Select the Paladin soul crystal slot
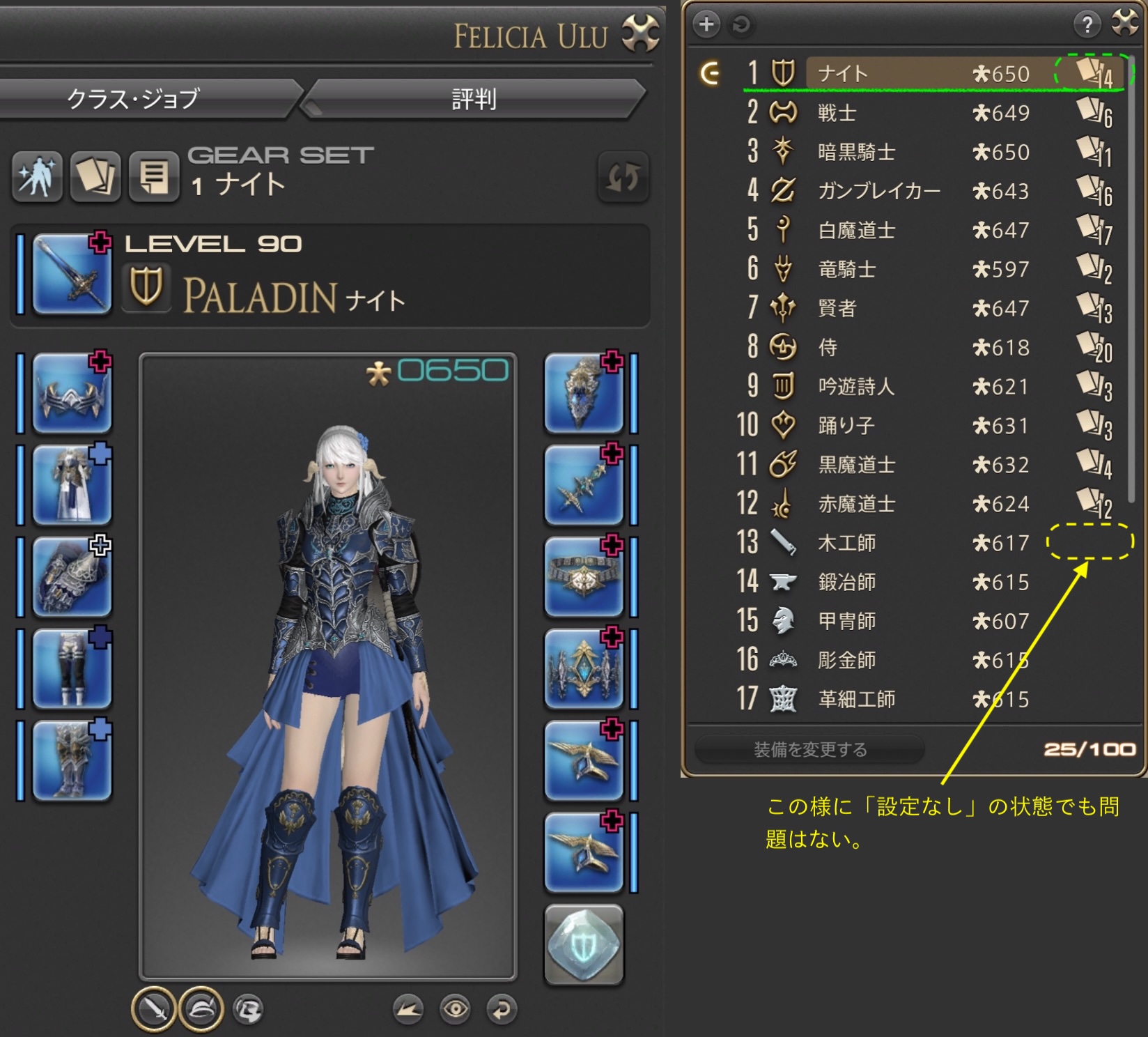 (584, 944)
